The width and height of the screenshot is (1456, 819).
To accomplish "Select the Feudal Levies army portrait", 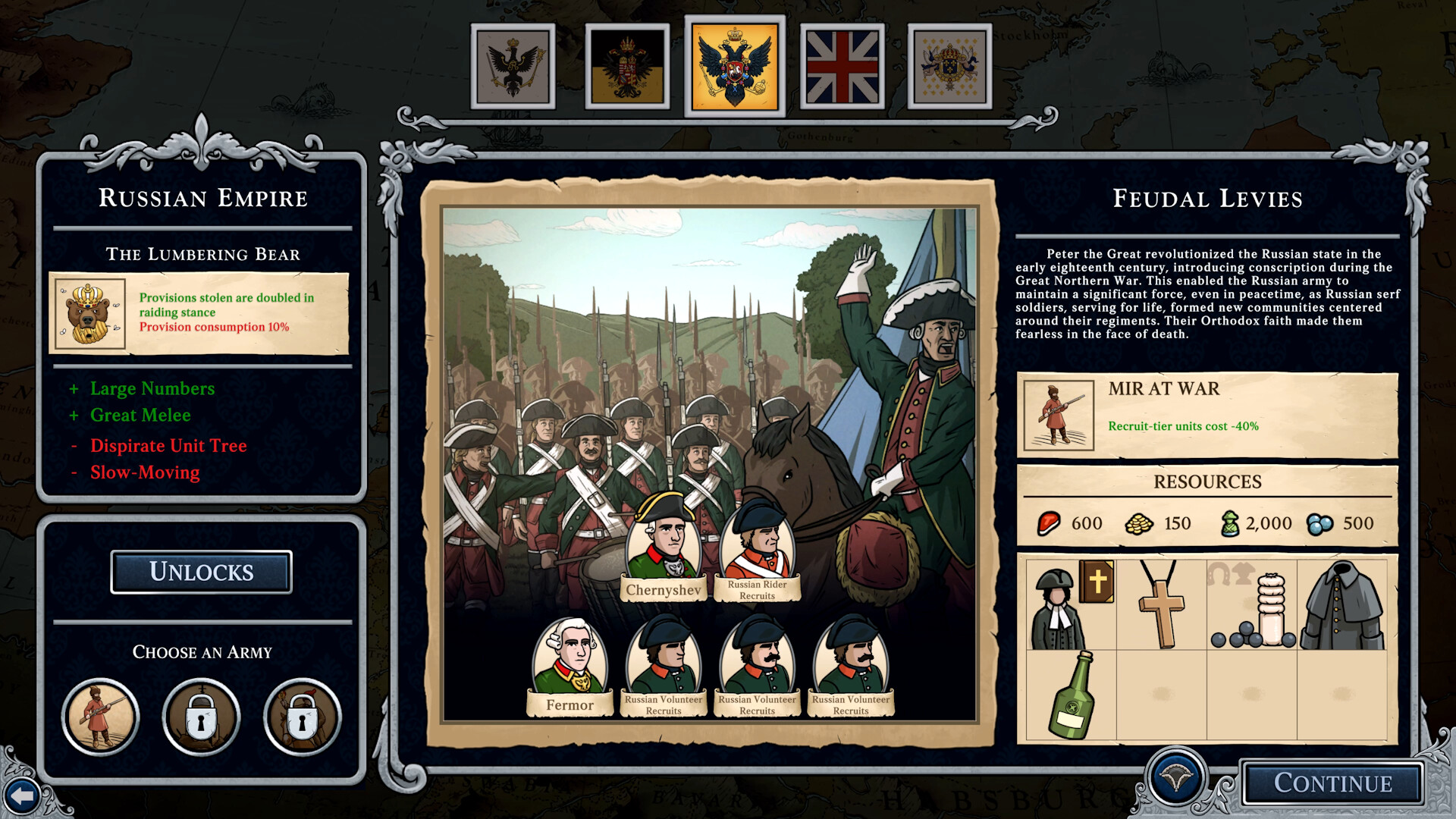I will click(x=100, y=717).
